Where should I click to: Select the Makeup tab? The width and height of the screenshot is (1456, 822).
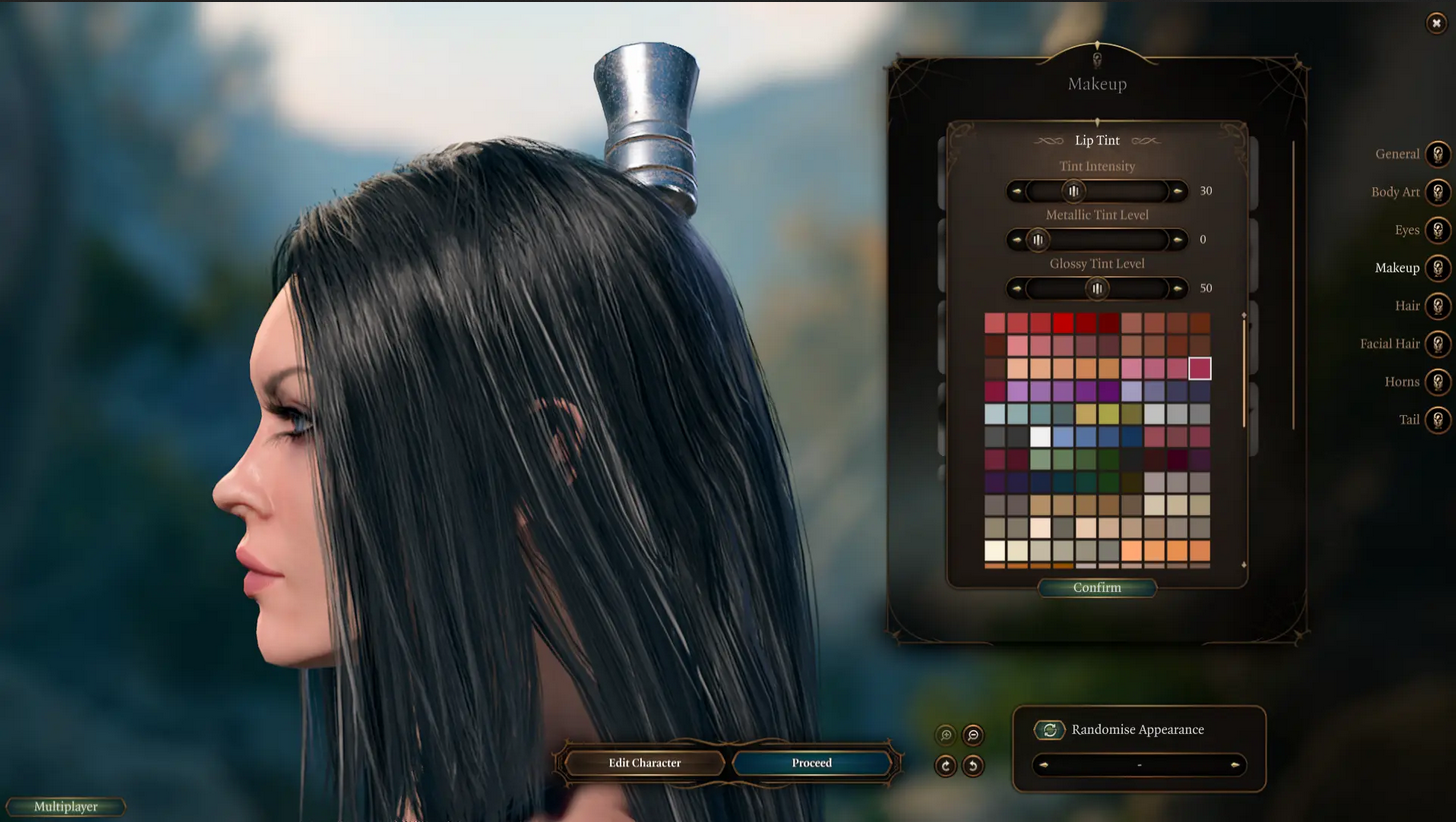(x=1438, y=268)
